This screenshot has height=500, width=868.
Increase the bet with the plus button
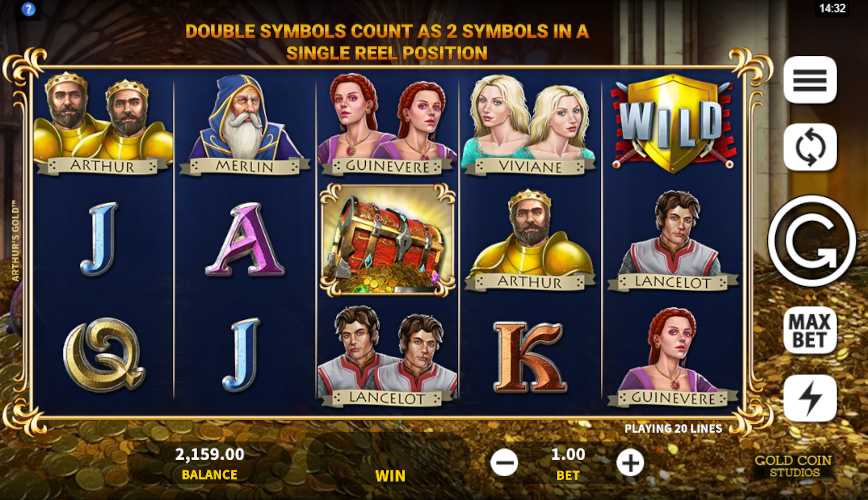pyautogui.click(x=630, y=462)
